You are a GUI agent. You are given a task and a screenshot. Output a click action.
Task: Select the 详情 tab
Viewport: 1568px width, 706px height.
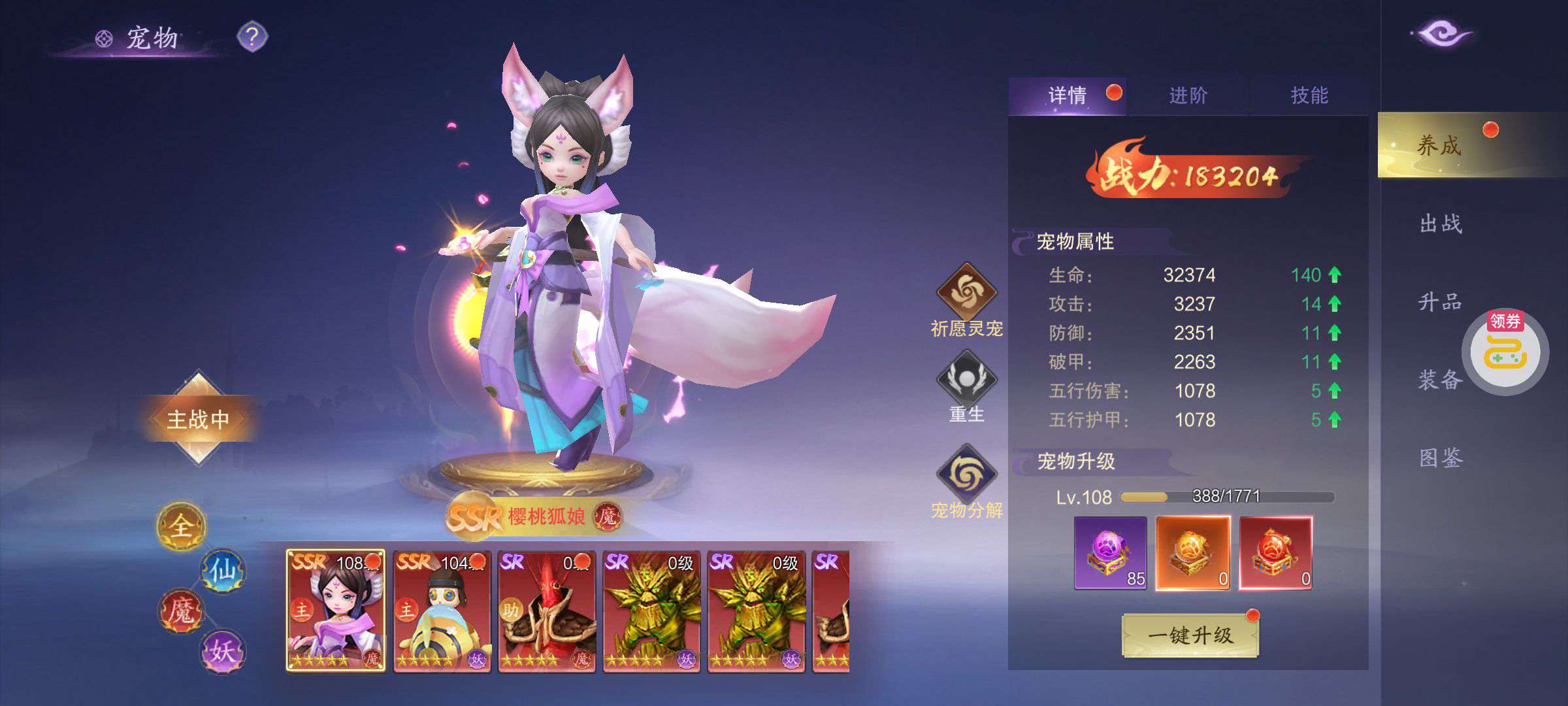(1068, 96)
